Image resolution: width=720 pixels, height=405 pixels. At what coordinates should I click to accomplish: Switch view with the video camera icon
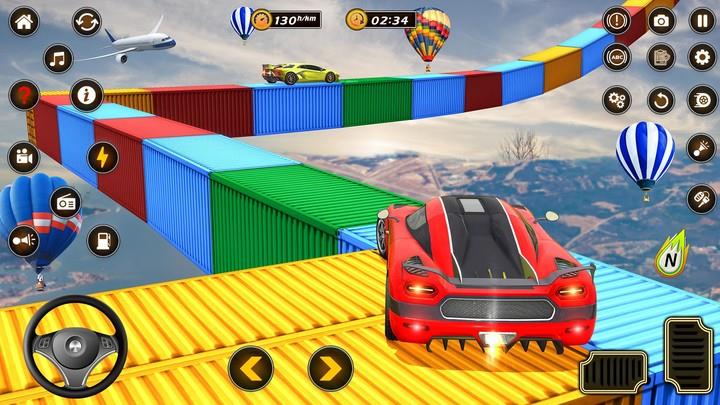[x=24, y=157]
